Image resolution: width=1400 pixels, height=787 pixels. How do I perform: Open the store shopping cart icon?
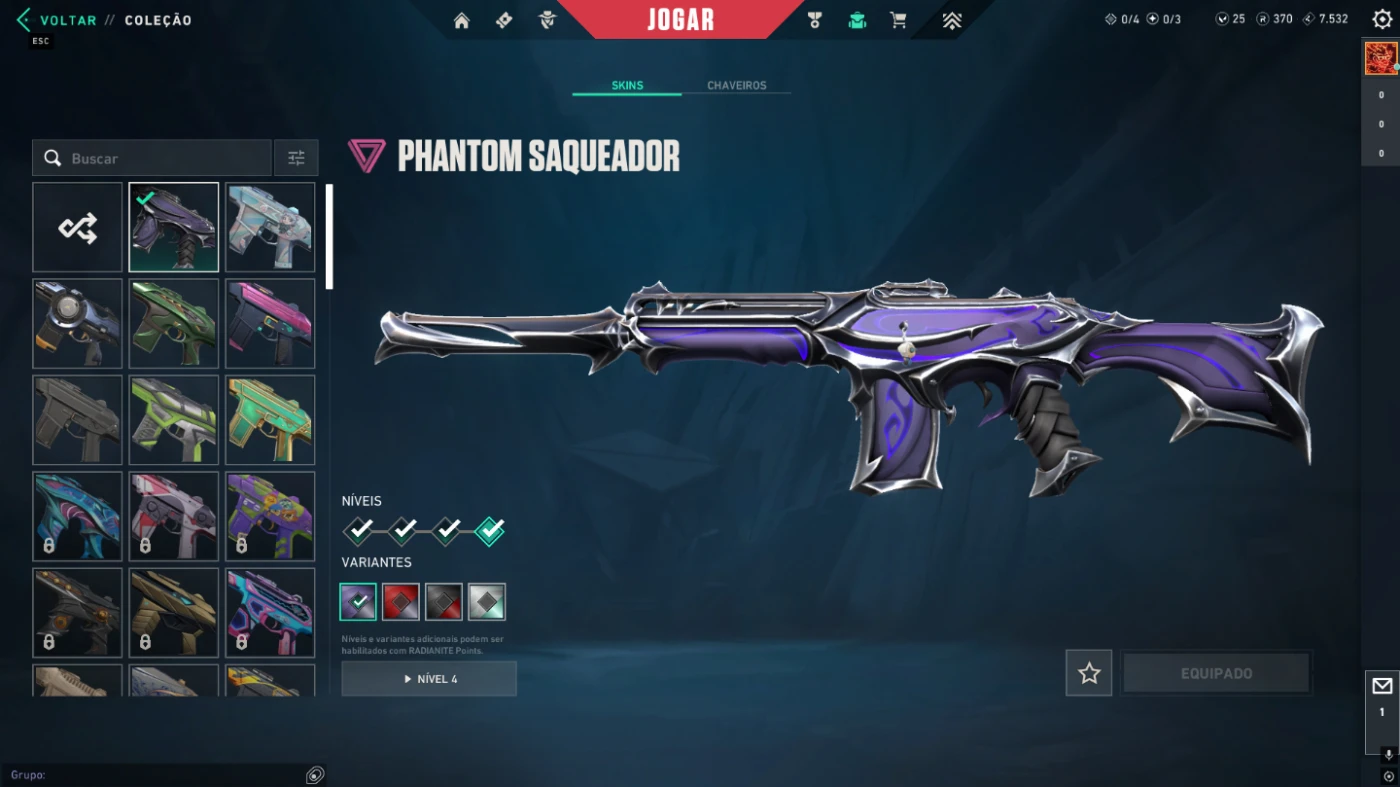tap(898, 21)
